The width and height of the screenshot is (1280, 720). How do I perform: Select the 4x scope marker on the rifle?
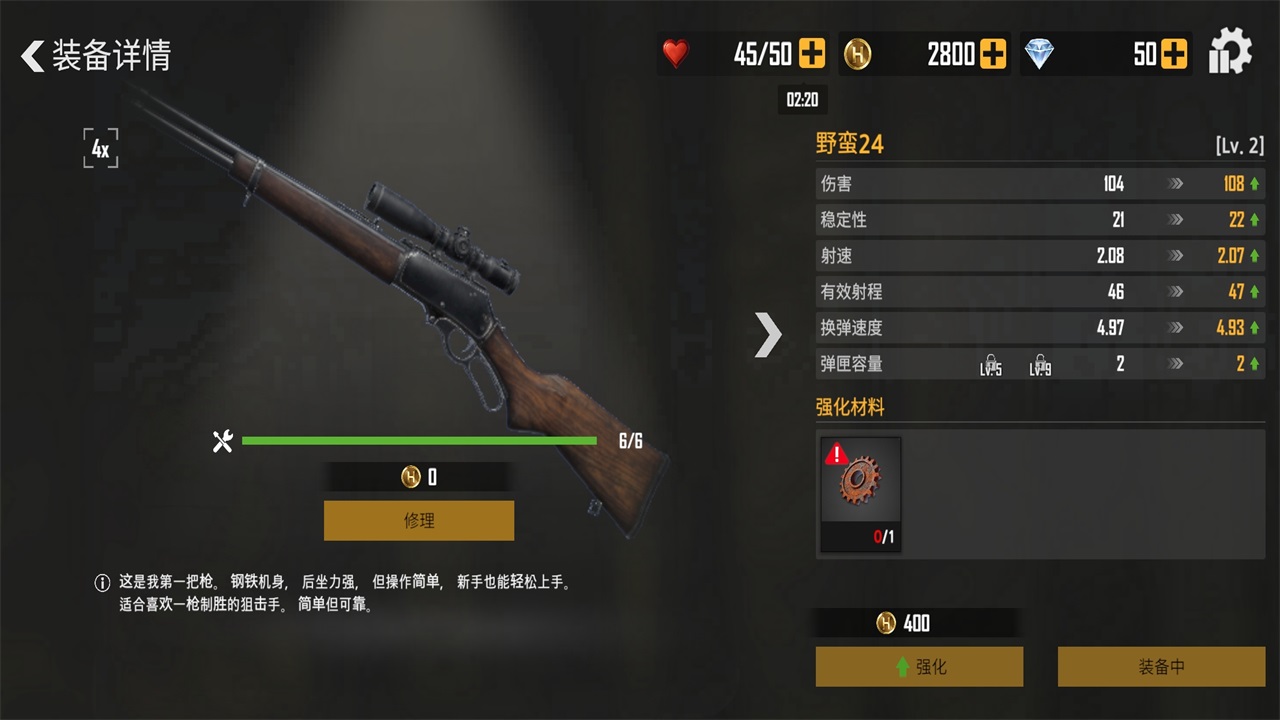101,148
